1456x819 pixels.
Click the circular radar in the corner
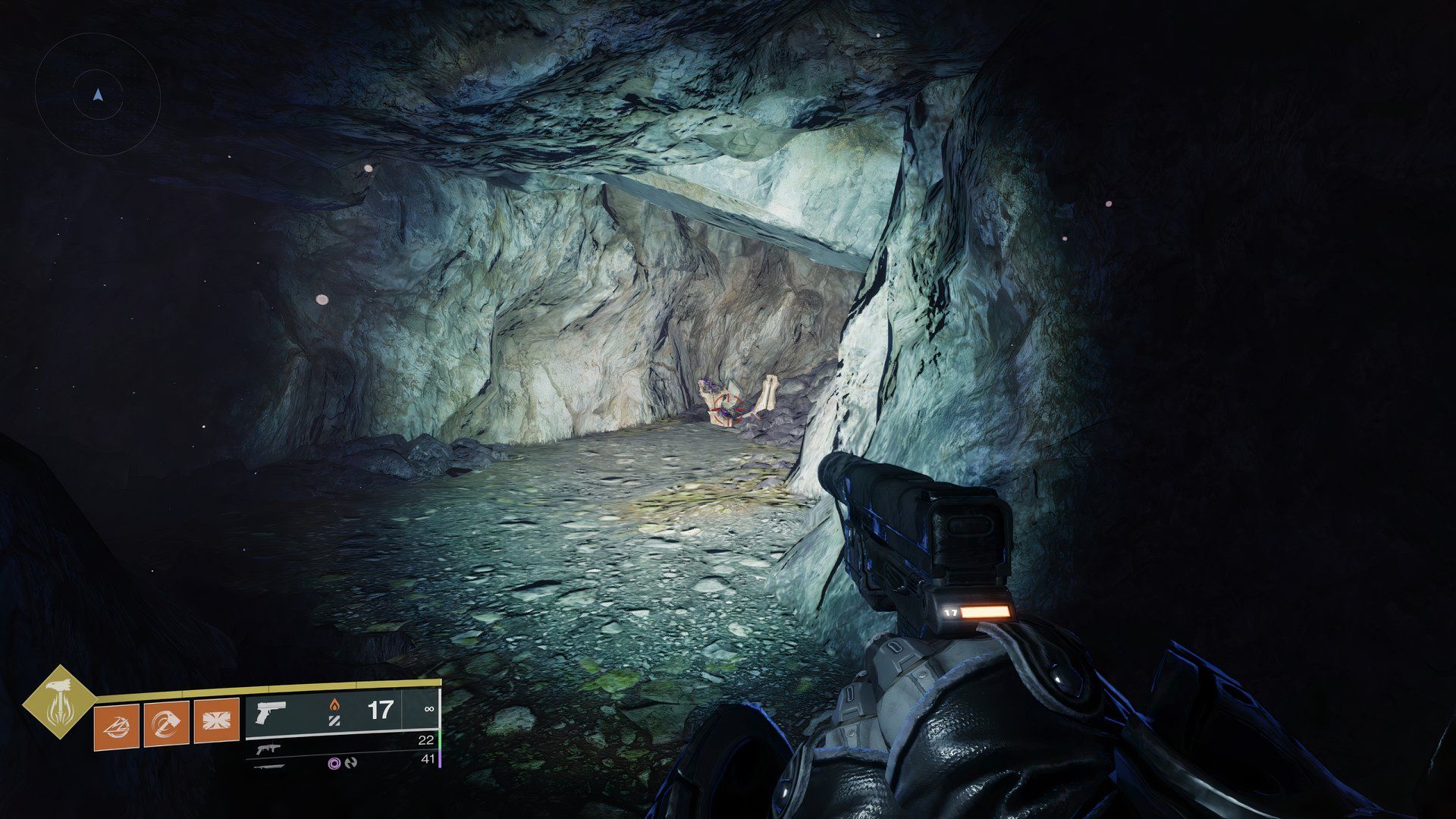[98, 95]
